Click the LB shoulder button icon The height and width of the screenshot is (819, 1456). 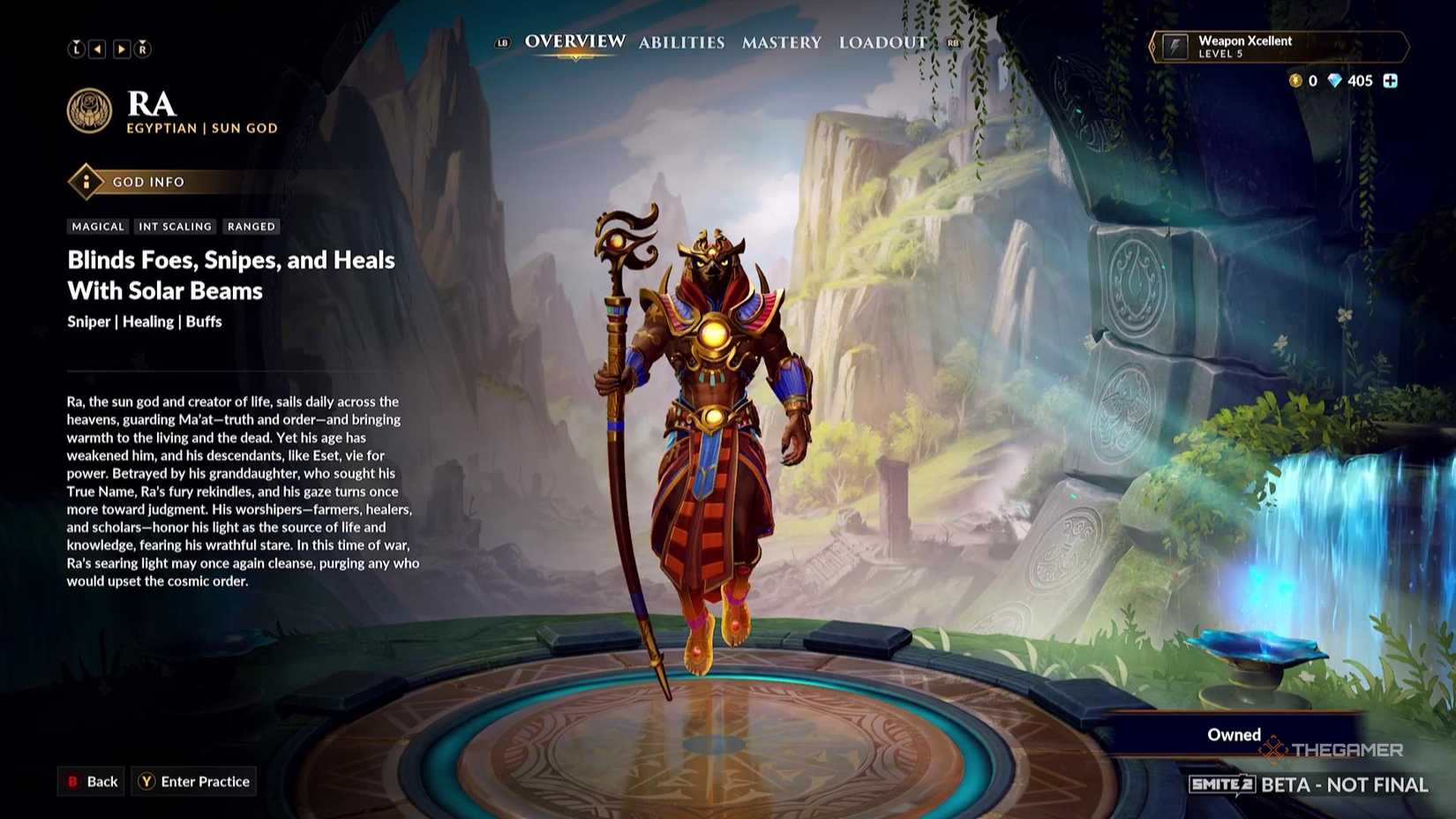(x=502, y=41)
